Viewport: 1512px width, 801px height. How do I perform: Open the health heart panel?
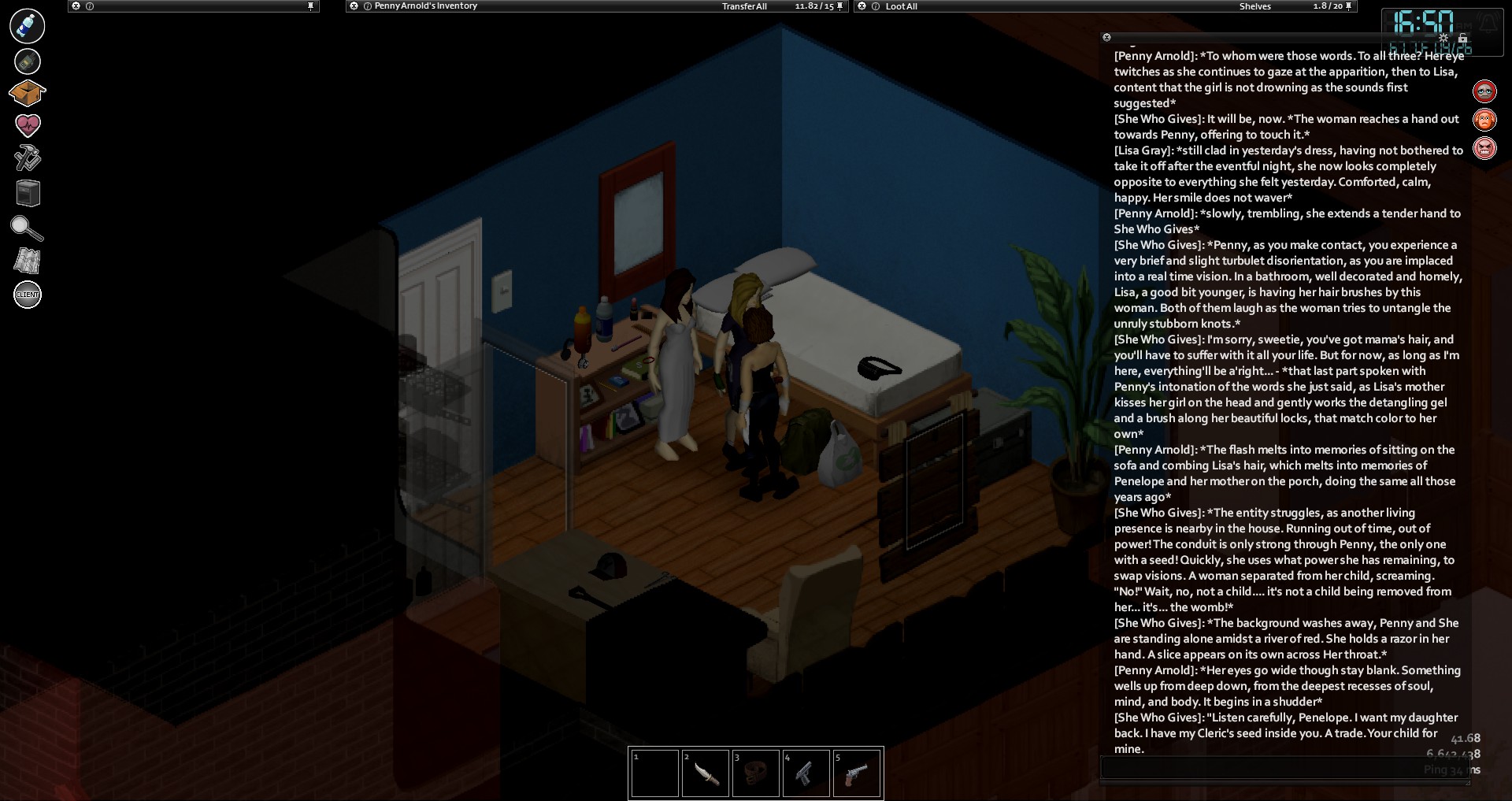28,124
